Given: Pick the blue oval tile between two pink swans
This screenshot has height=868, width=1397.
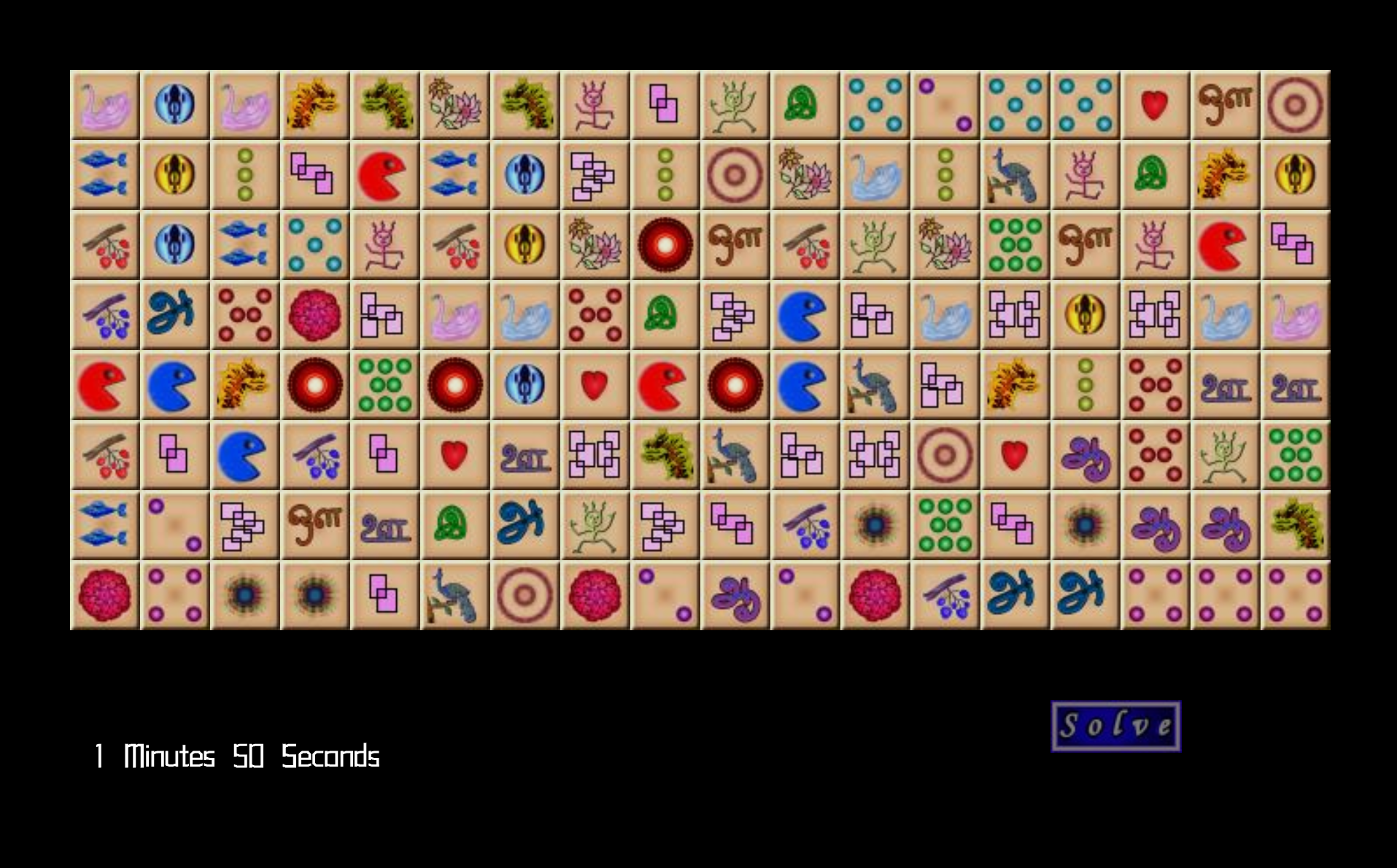Looking at the screenshot, I should click(175, 104).
